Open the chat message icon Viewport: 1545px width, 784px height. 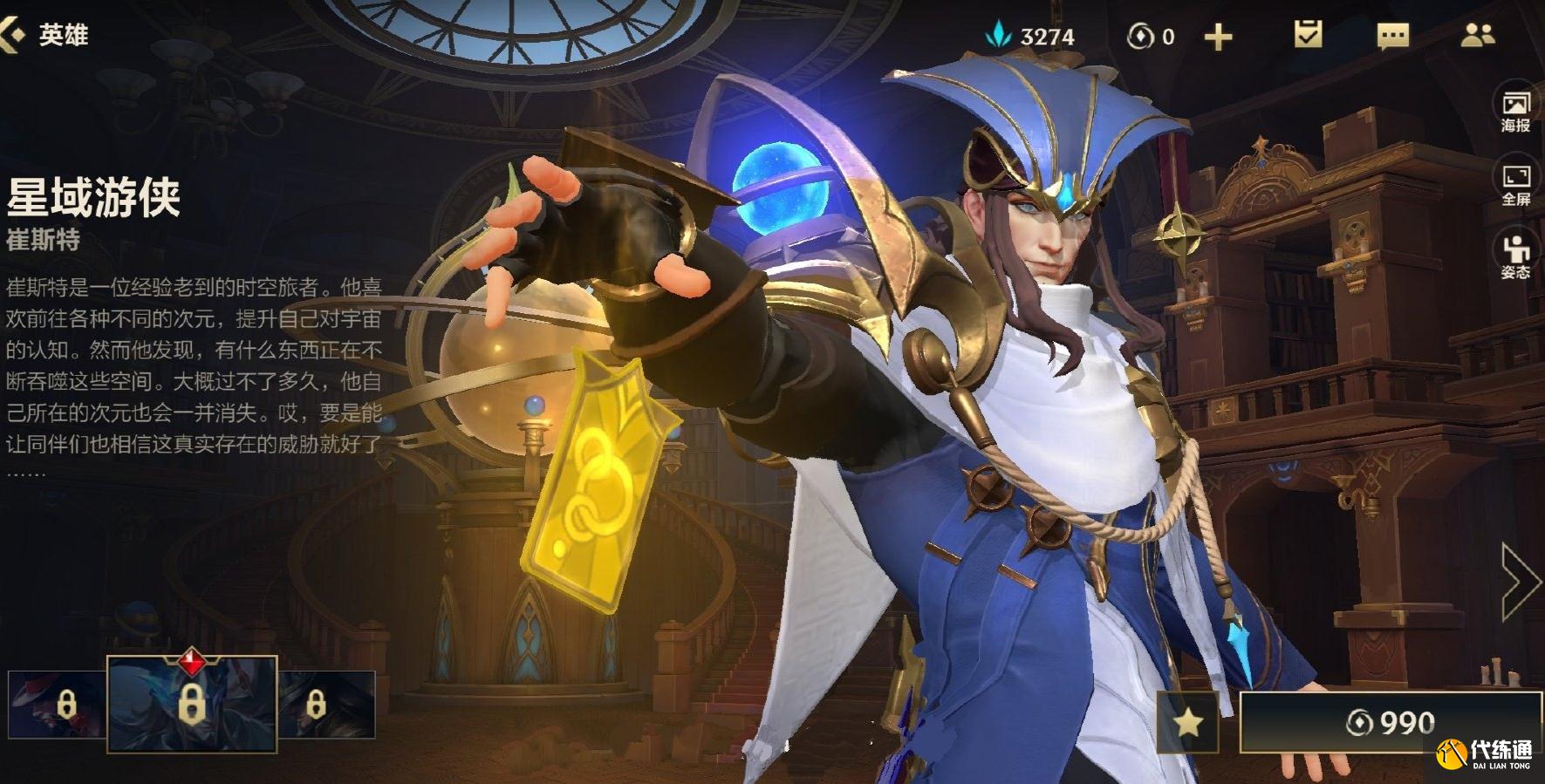tap(1392, 36)
